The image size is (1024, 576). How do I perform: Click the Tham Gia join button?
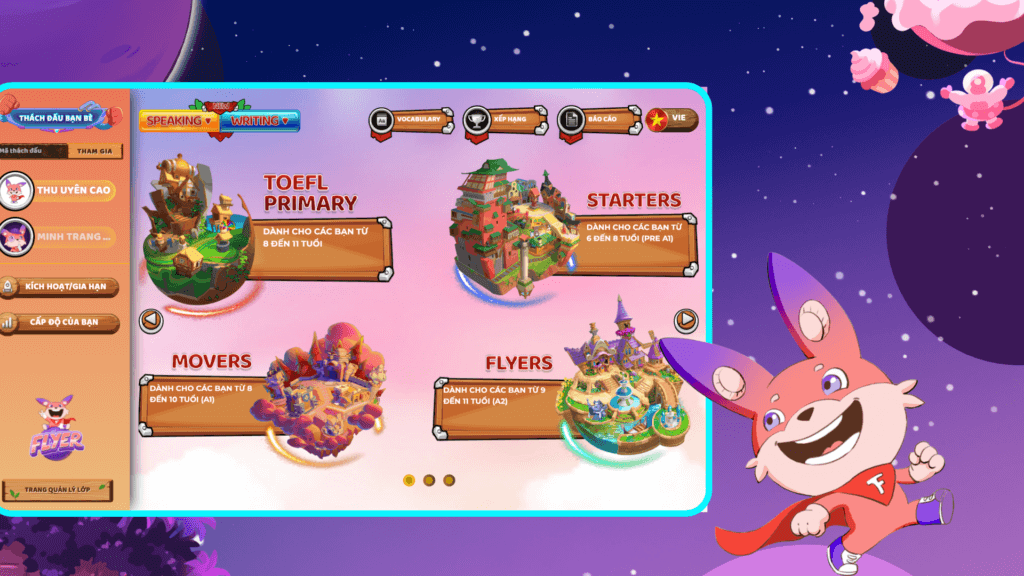93,151
